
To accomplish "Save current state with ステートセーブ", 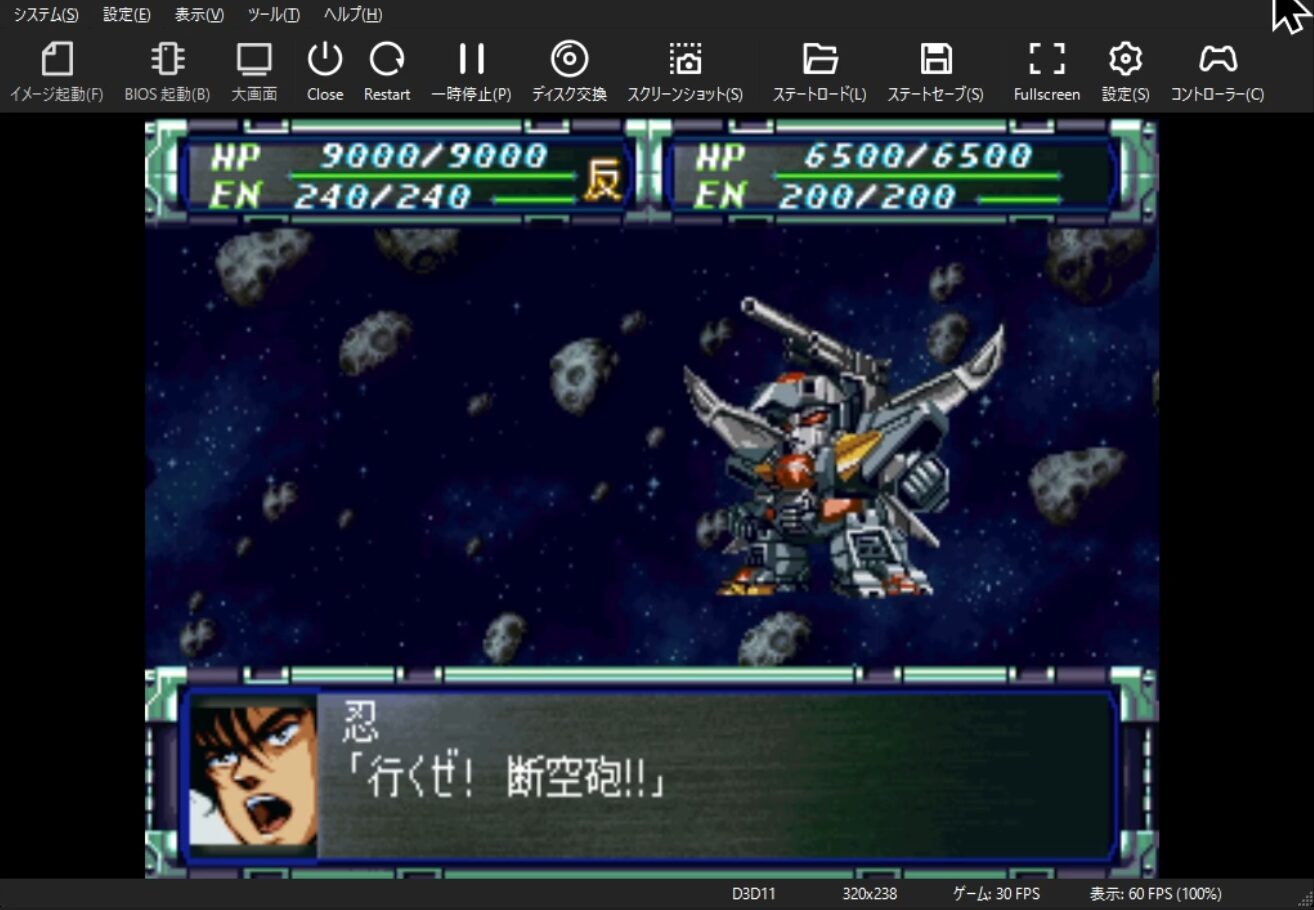I will click(936, 68).
